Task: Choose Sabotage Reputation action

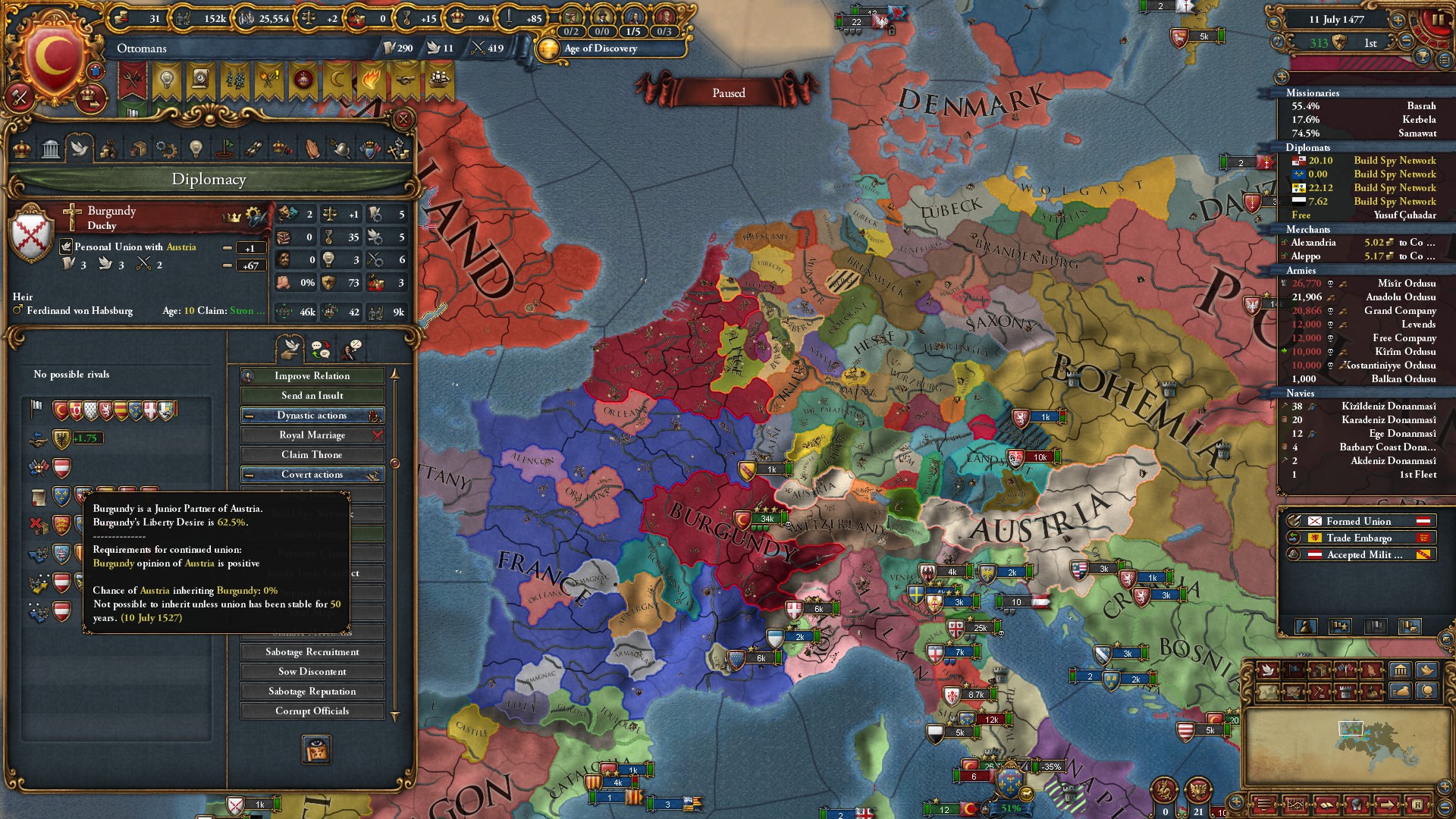Action: [x=312, y=692]
